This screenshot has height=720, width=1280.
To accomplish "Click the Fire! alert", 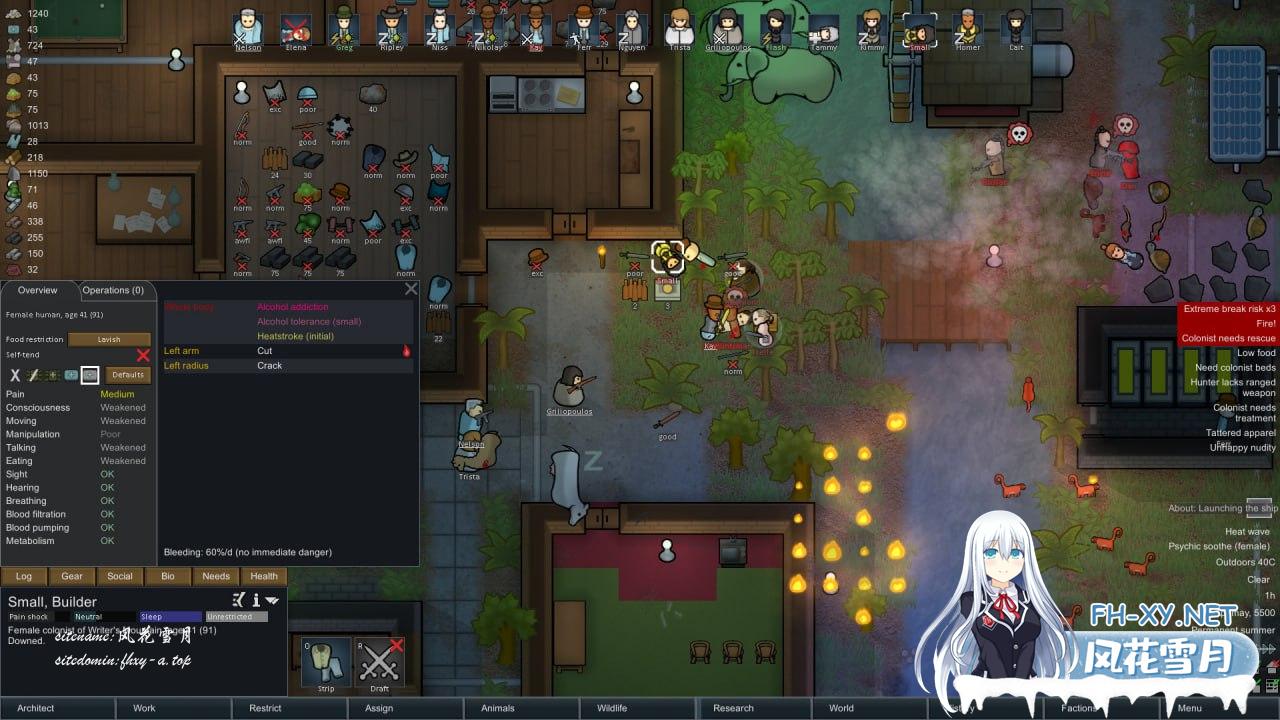I will point(1260,324).
